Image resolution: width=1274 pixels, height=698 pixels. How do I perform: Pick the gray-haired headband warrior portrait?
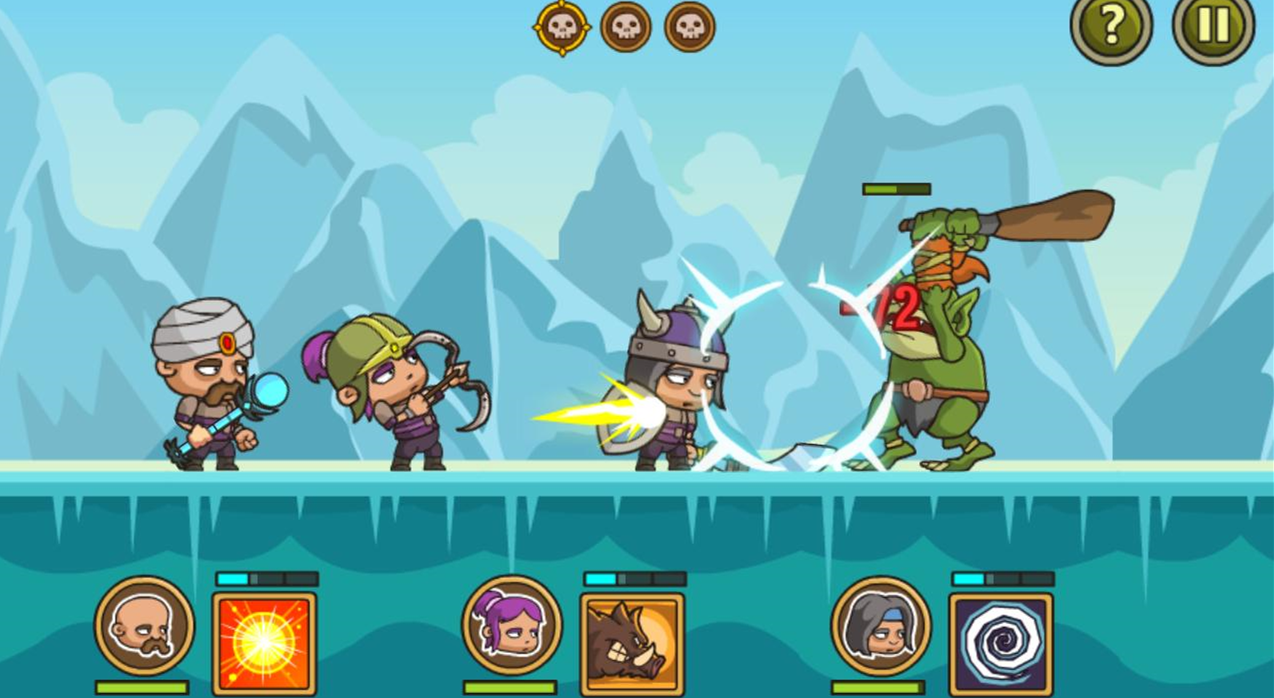pos(880,625)
